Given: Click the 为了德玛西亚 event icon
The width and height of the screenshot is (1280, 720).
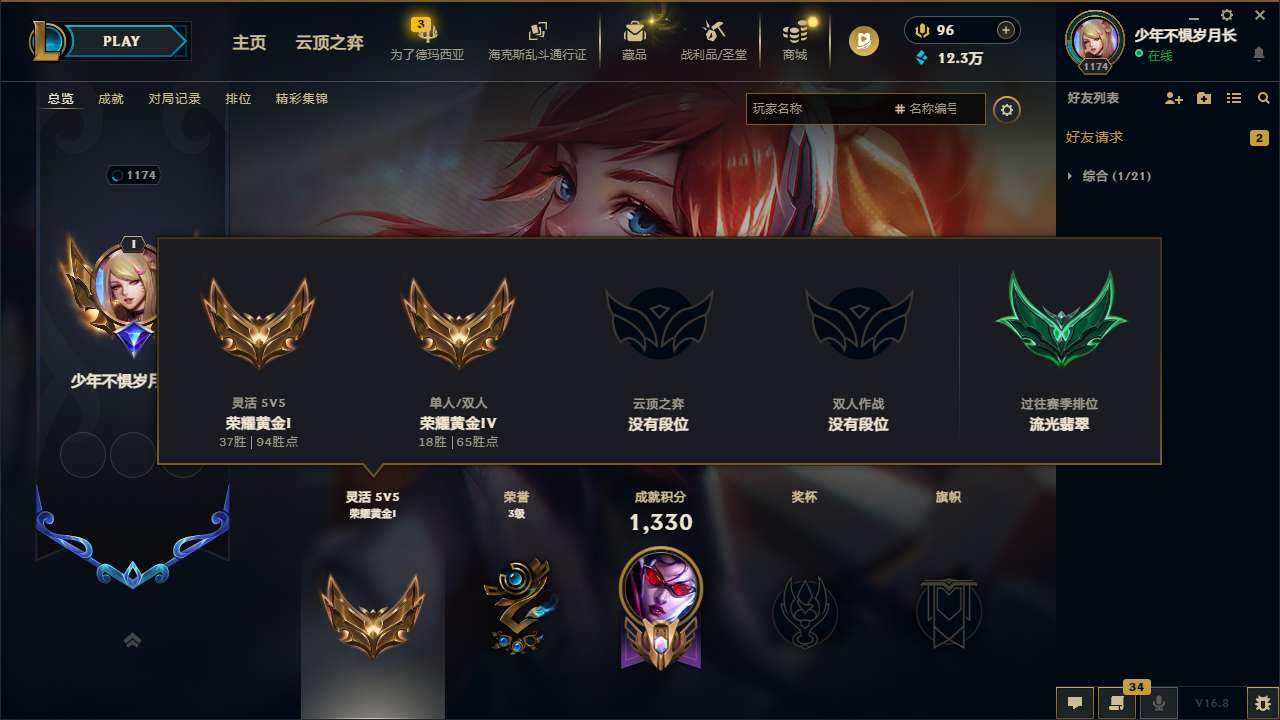Looking at the screenshot, I should [428, 40].
